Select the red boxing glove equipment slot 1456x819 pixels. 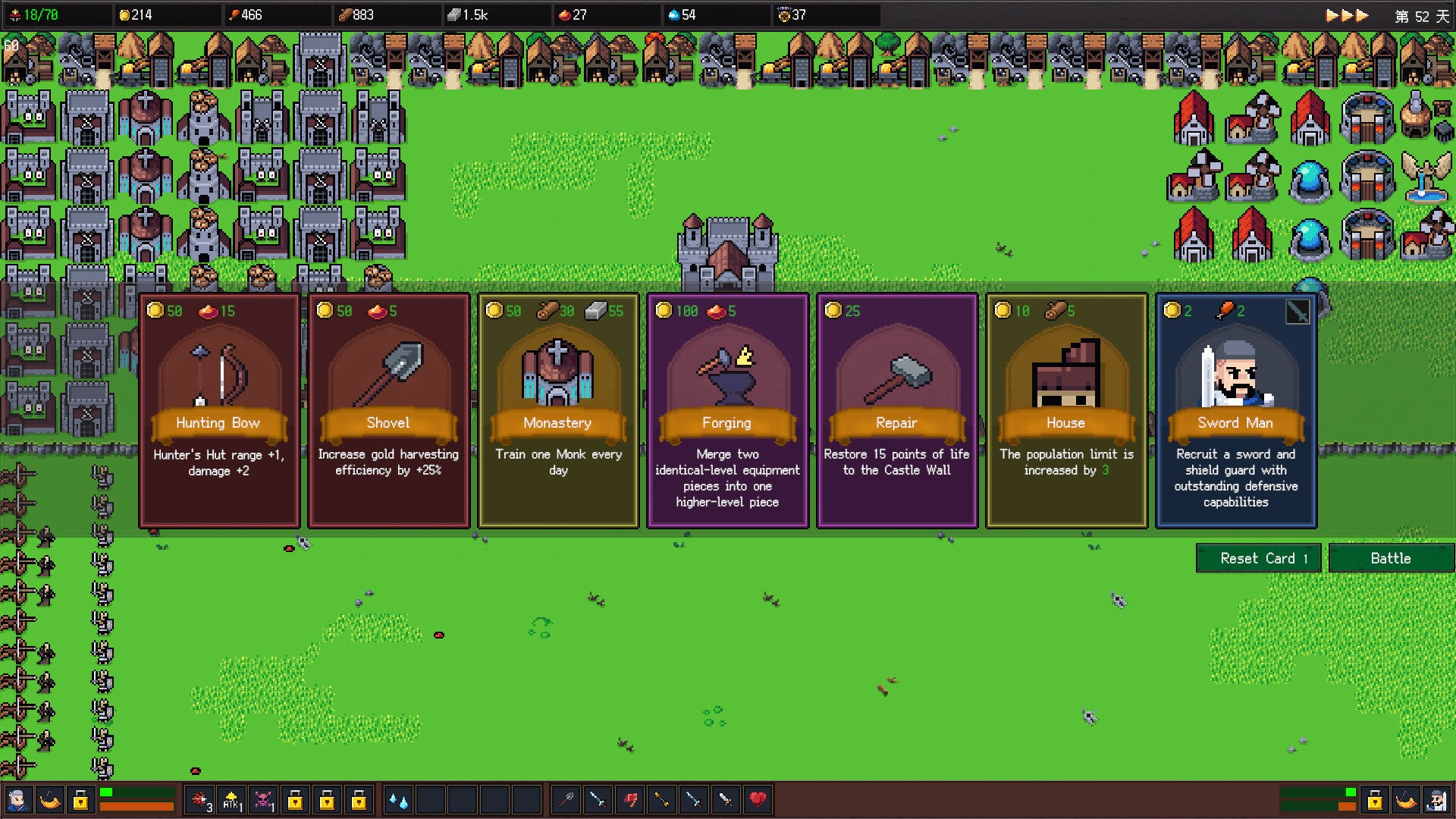tap(629, 799)
